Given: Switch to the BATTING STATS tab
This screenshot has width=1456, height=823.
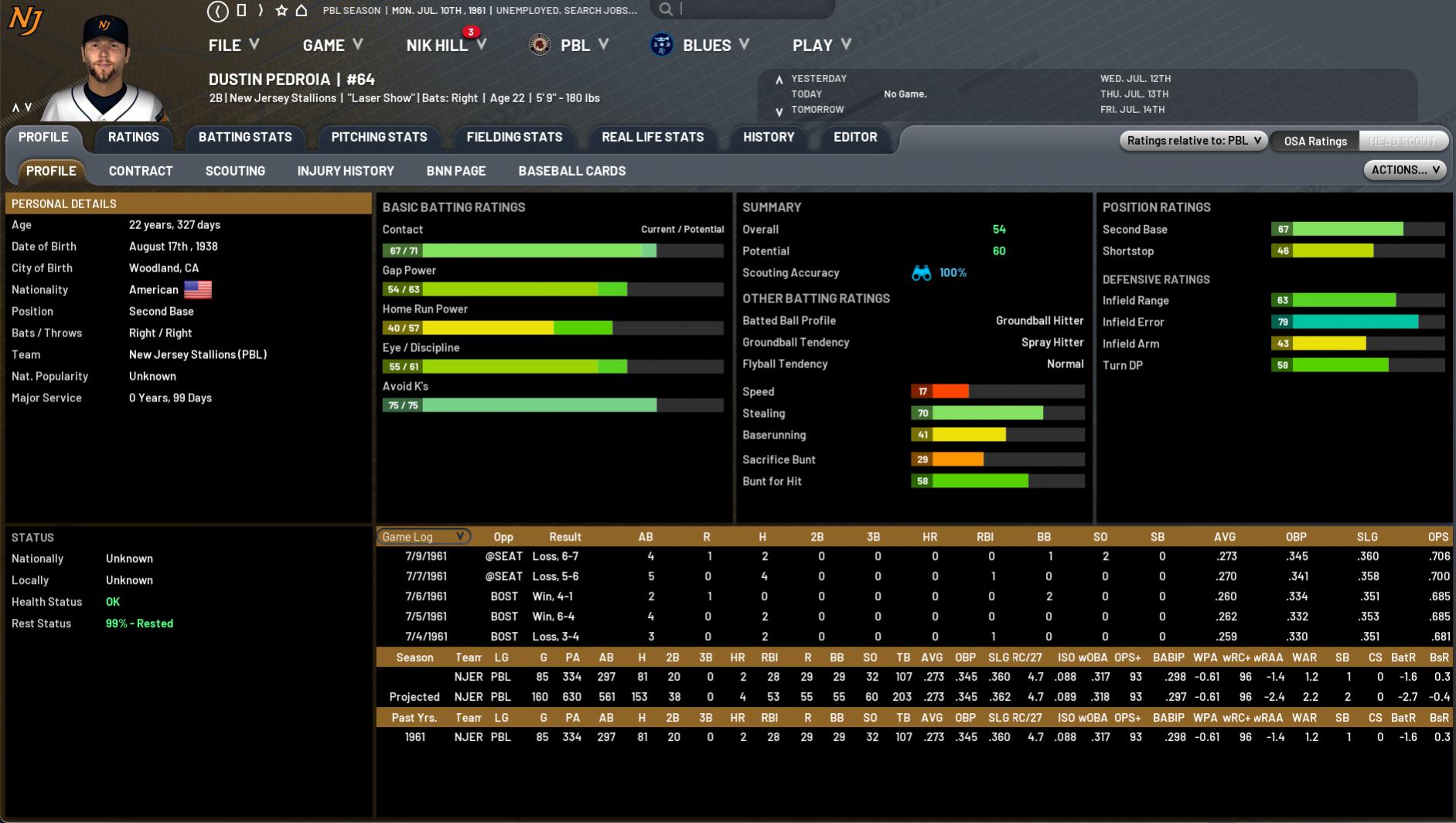Looking at the screenshot, I should pos(245,137).
